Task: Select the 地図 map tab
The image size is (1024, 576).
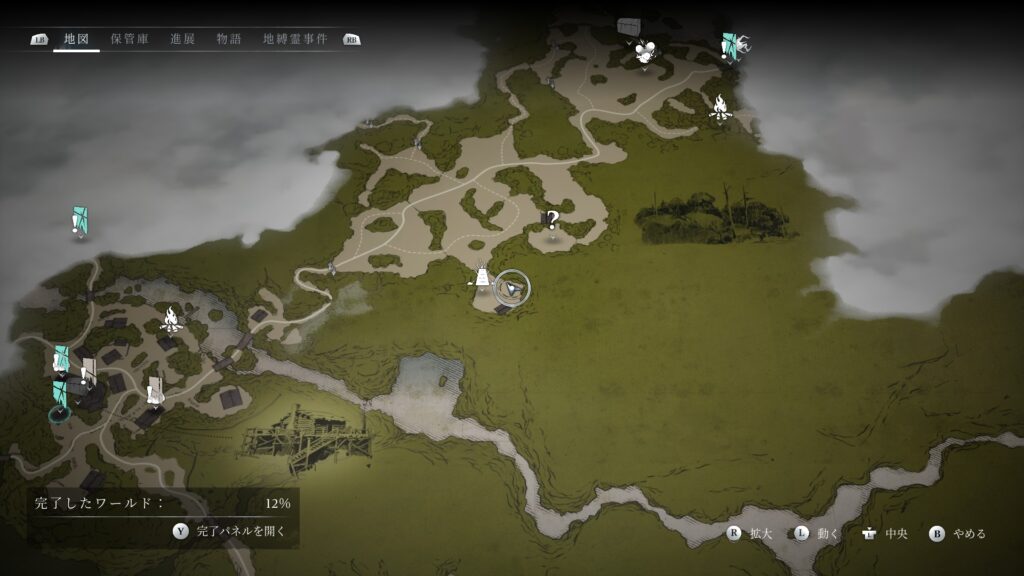Action: pyautogui.click(x=76, y=39)
